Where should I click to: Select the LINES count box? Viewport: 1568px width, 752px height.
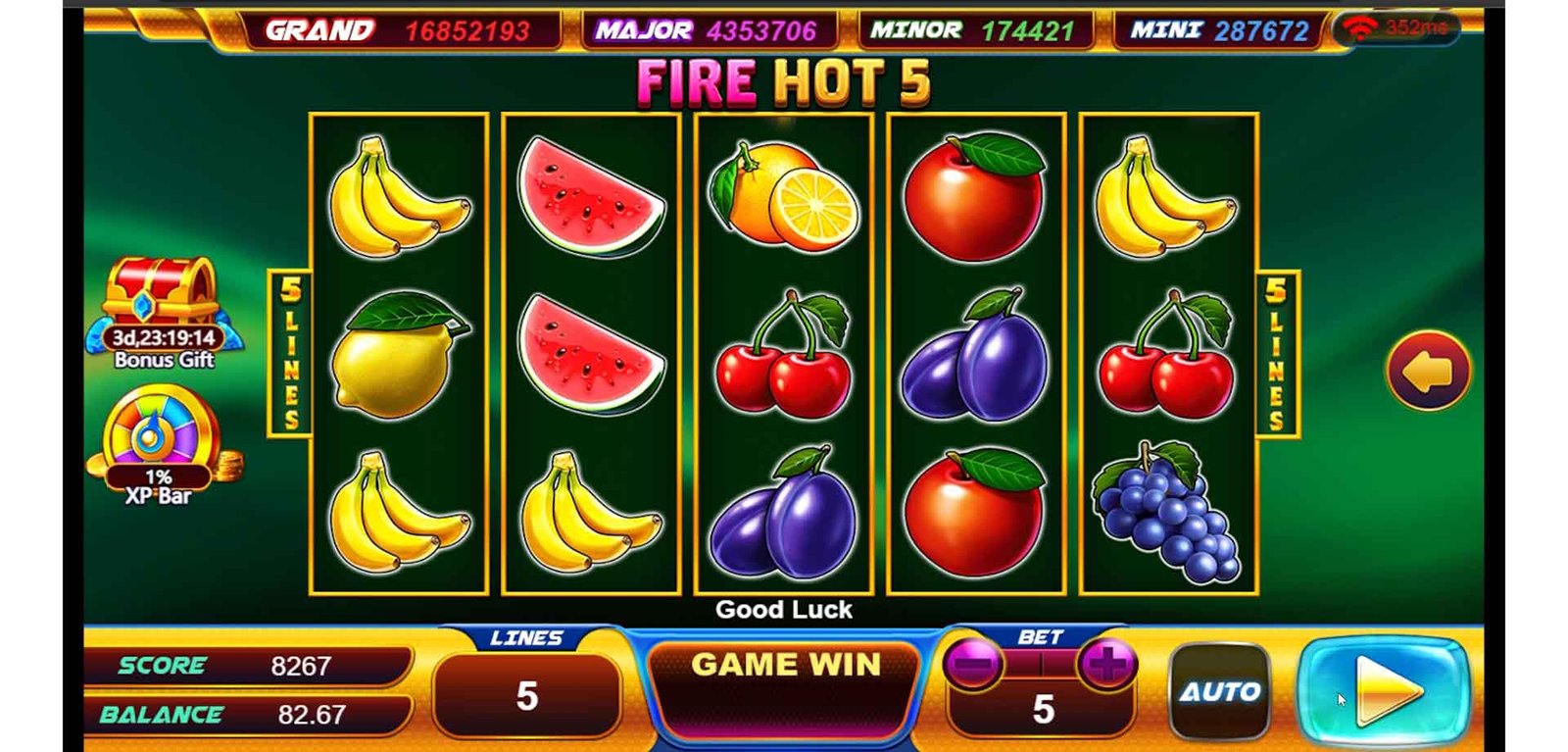pyautogui.click(x=527, y=696)
